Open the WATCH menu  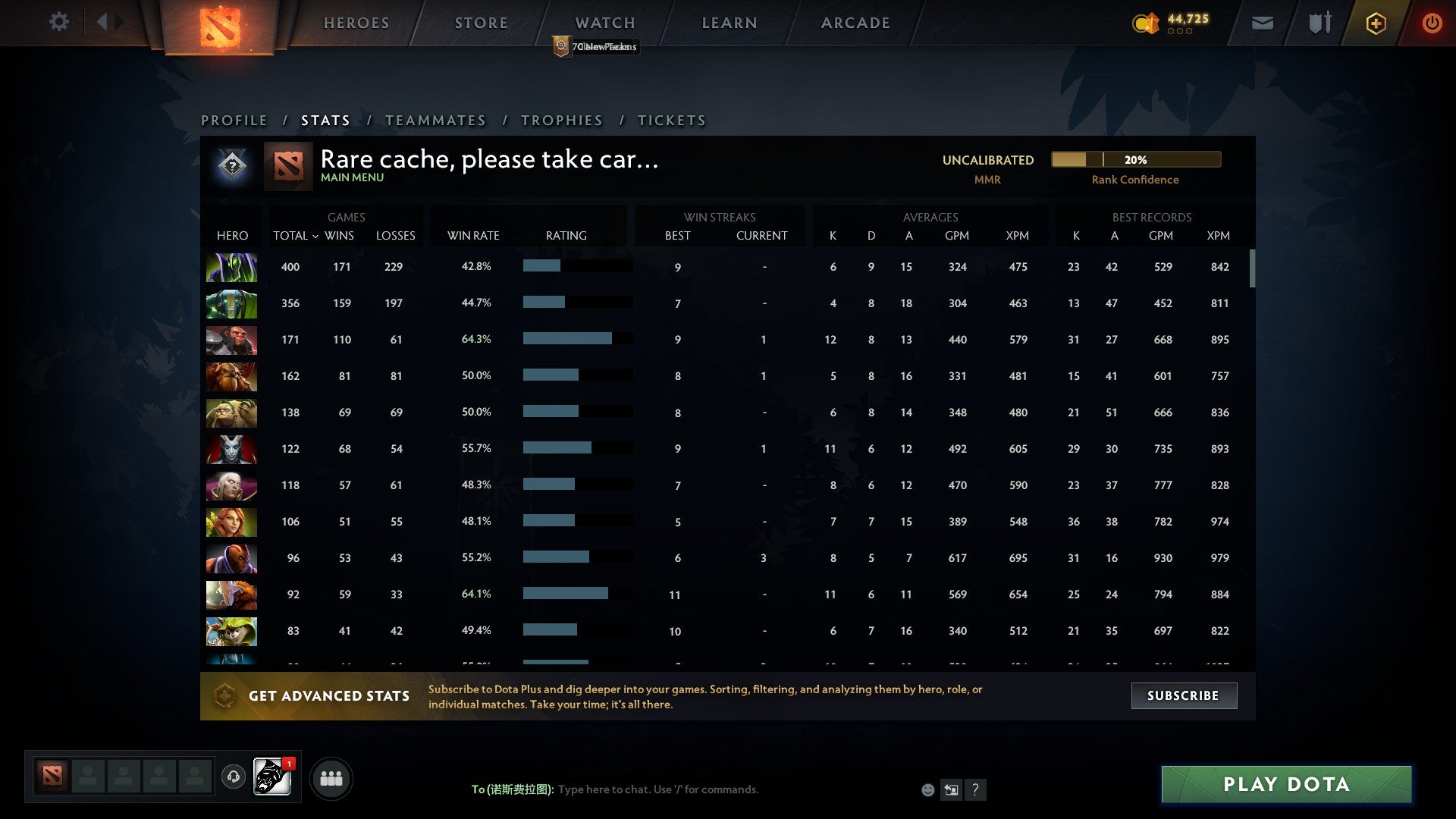point(604,23)
